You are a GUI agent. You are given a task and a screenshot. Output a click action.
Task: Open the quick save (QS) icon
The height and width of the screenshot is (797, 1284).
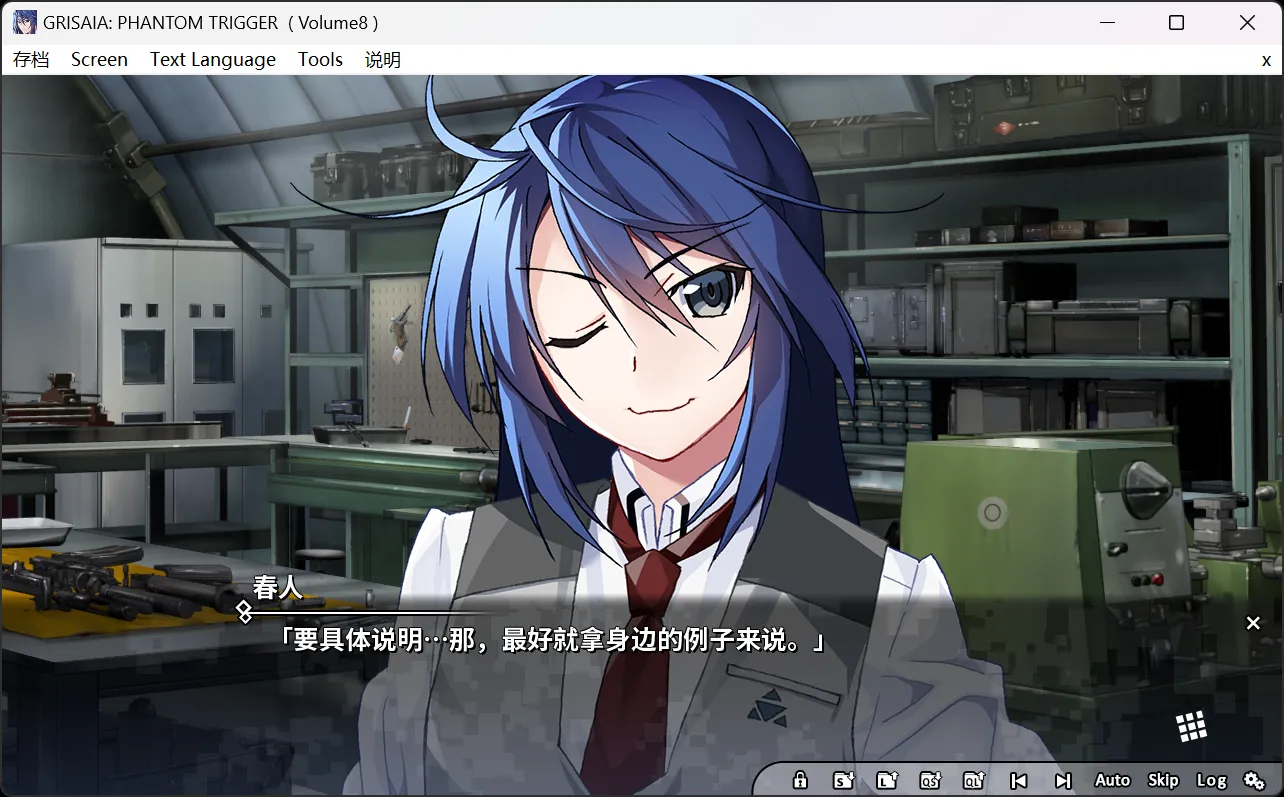coord(930,780)
